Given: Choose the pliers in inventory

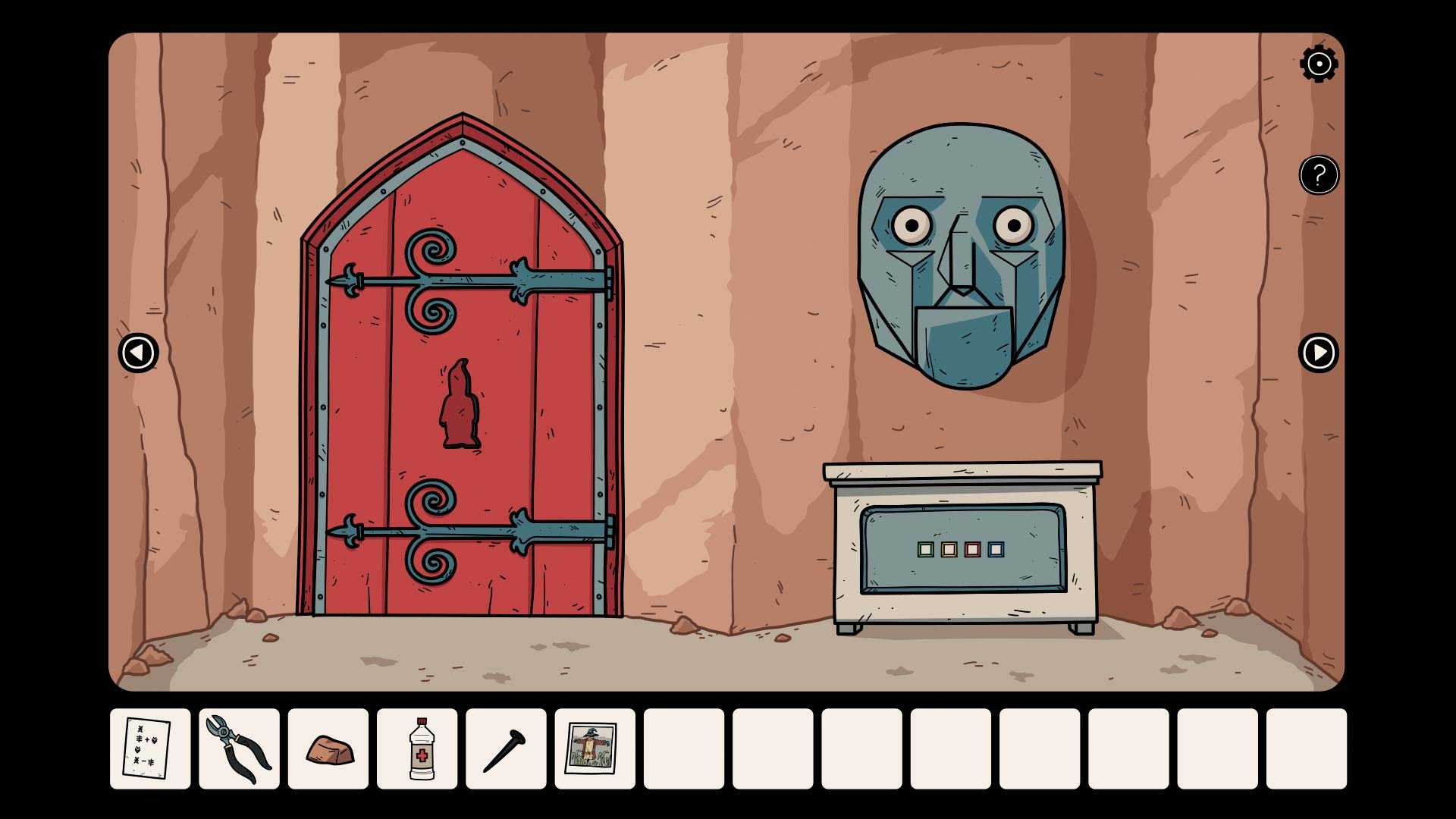Looking at the screenshot, I should point(239,748).
